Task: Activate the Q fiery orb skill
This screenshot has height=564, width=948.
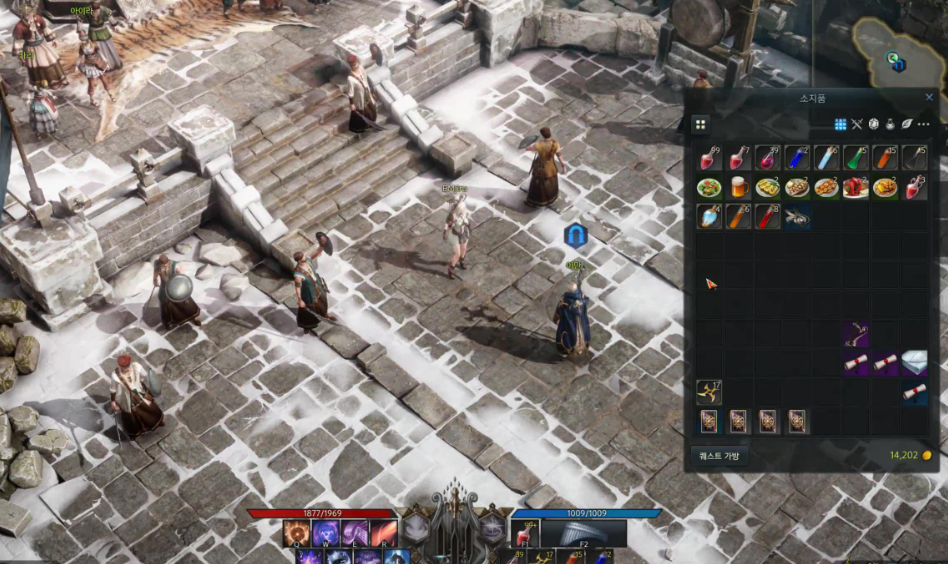Action: [x=296, y=533]
